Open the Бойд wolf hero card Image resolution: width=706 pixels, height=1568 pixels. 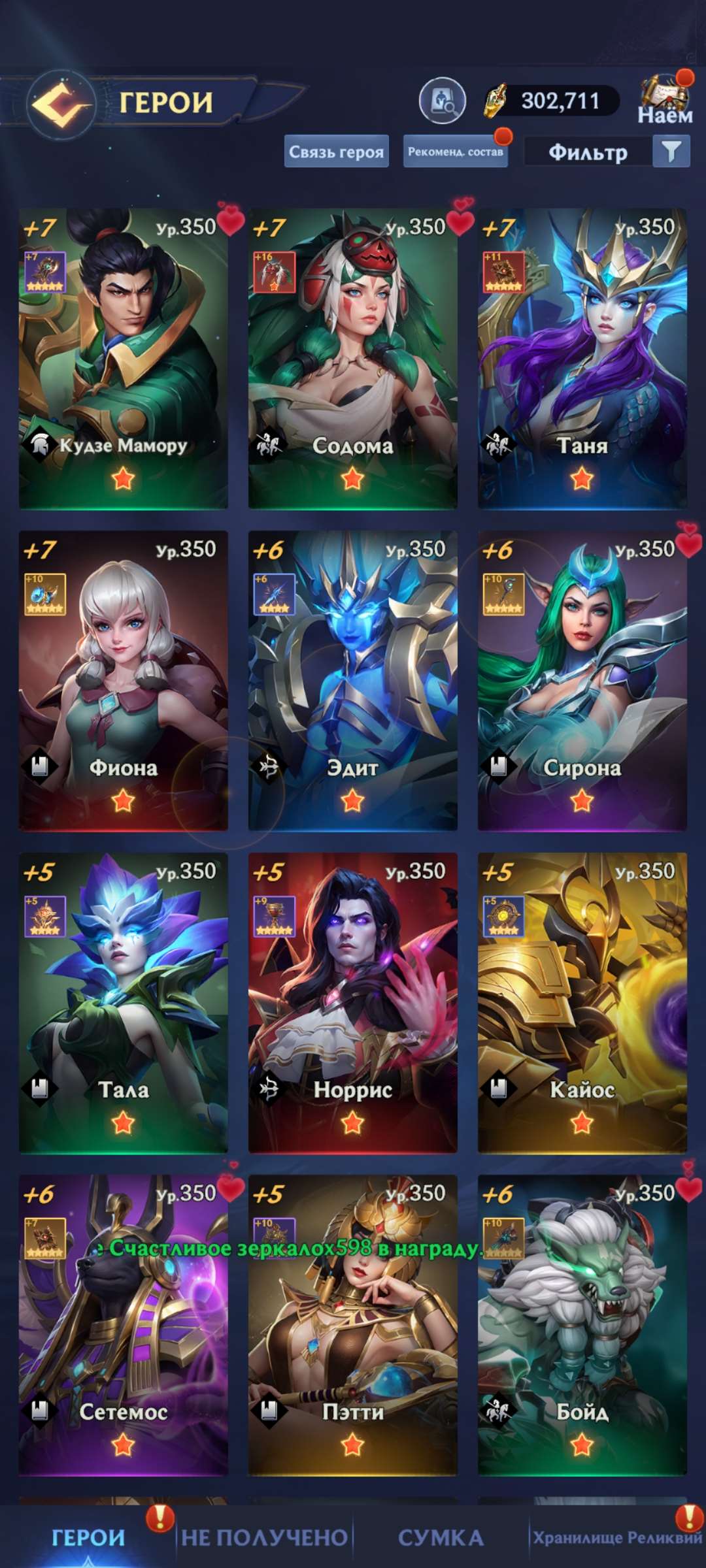tap(582, 1324)
